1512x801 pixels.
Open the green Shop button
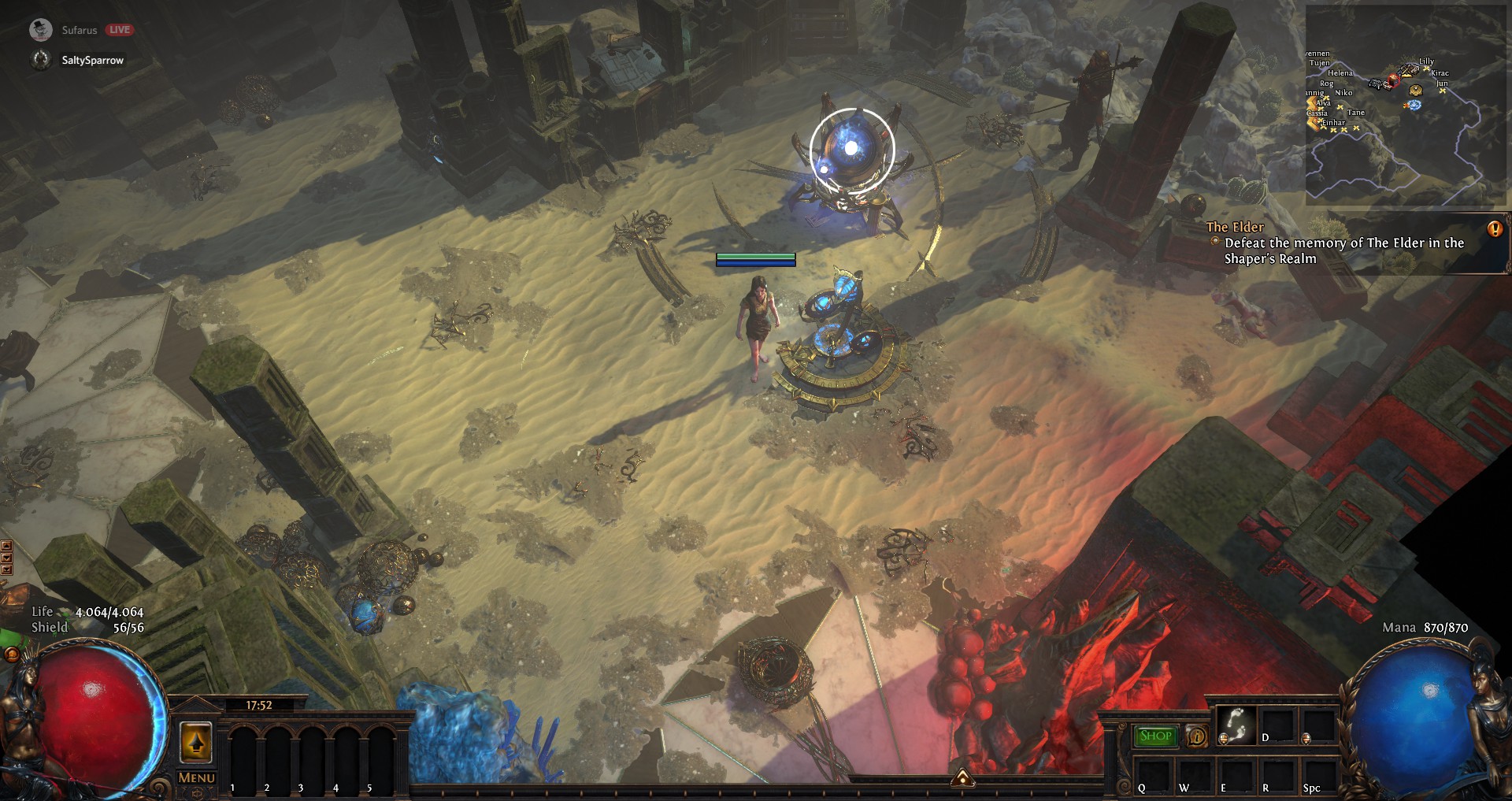(x=1155, y=736)
